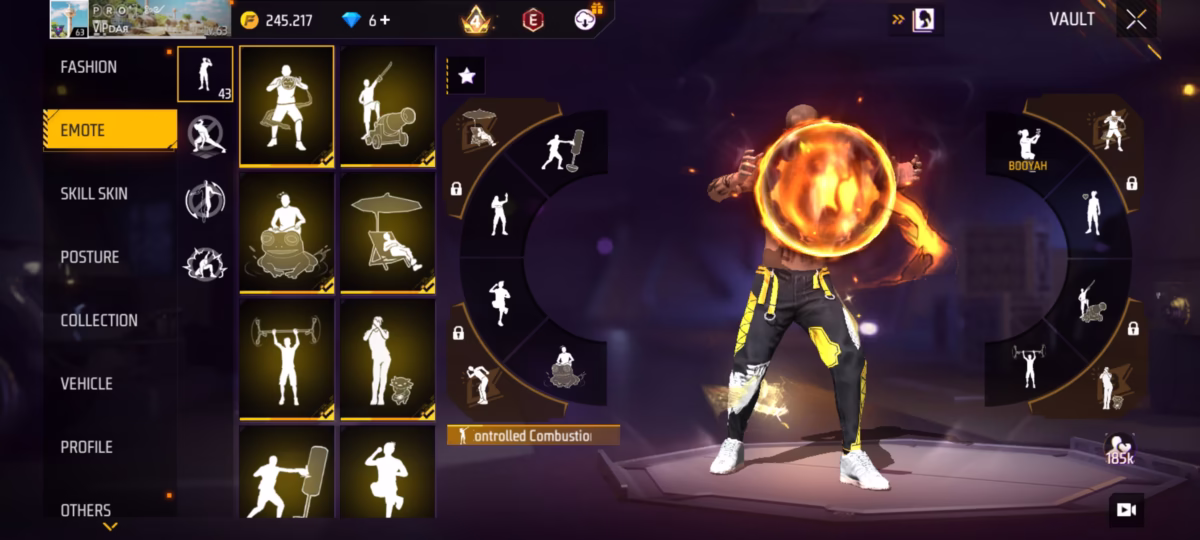Close the Vault screen
Viewport: 1200px width, 540px height.
(x=1136, y=20)
